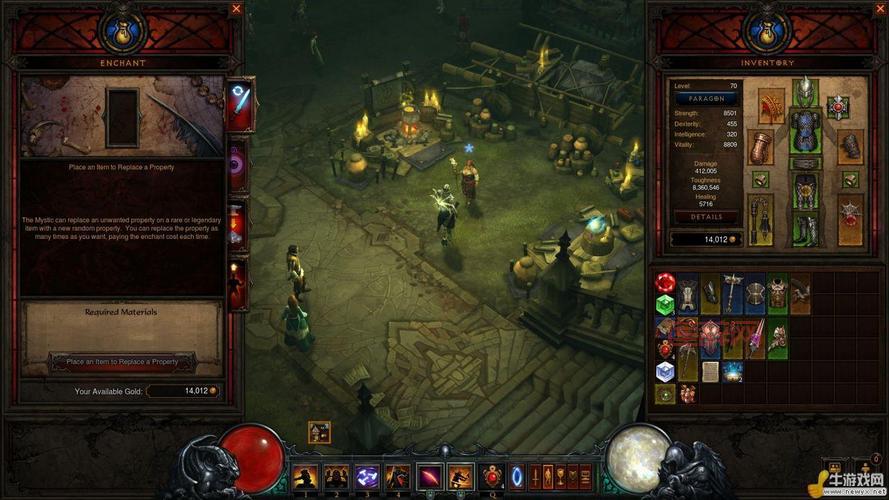
Task: Select the equipped helmet slot
Action: (x=804, y=92)
